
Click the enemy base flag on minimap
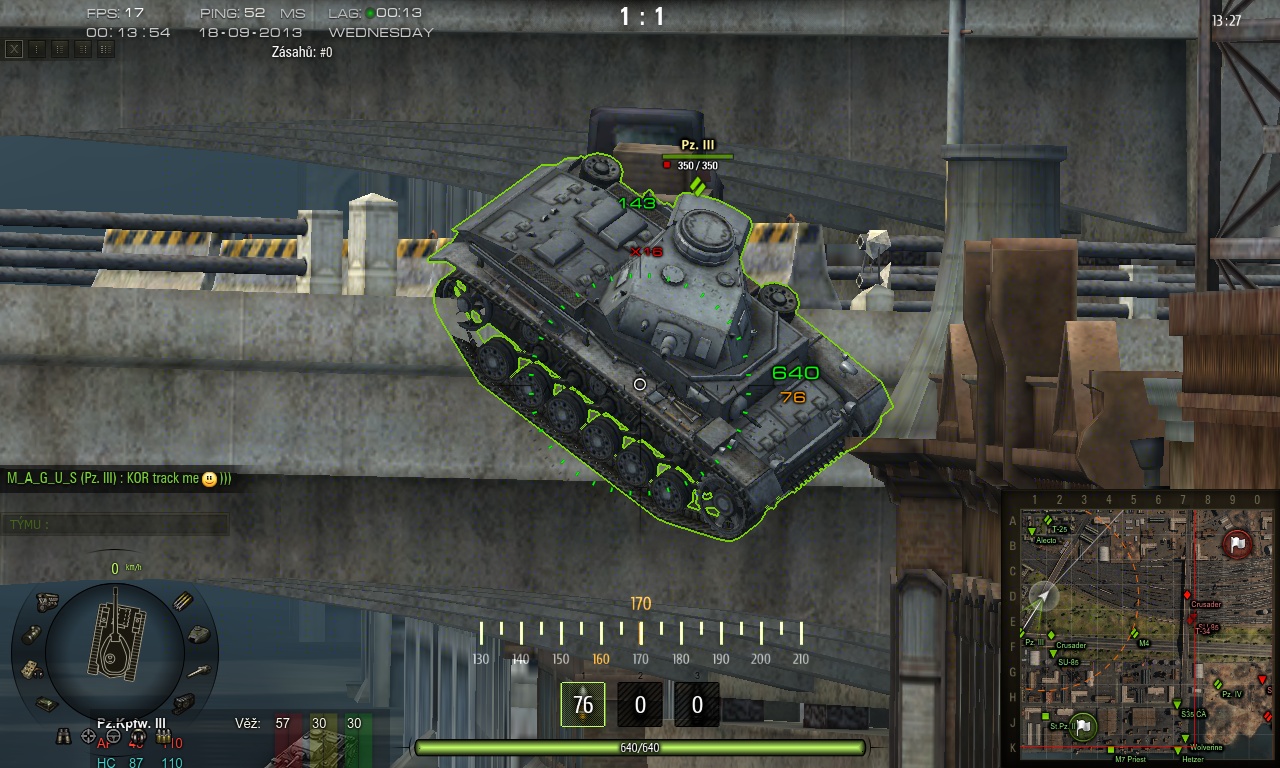point(1238,544)
